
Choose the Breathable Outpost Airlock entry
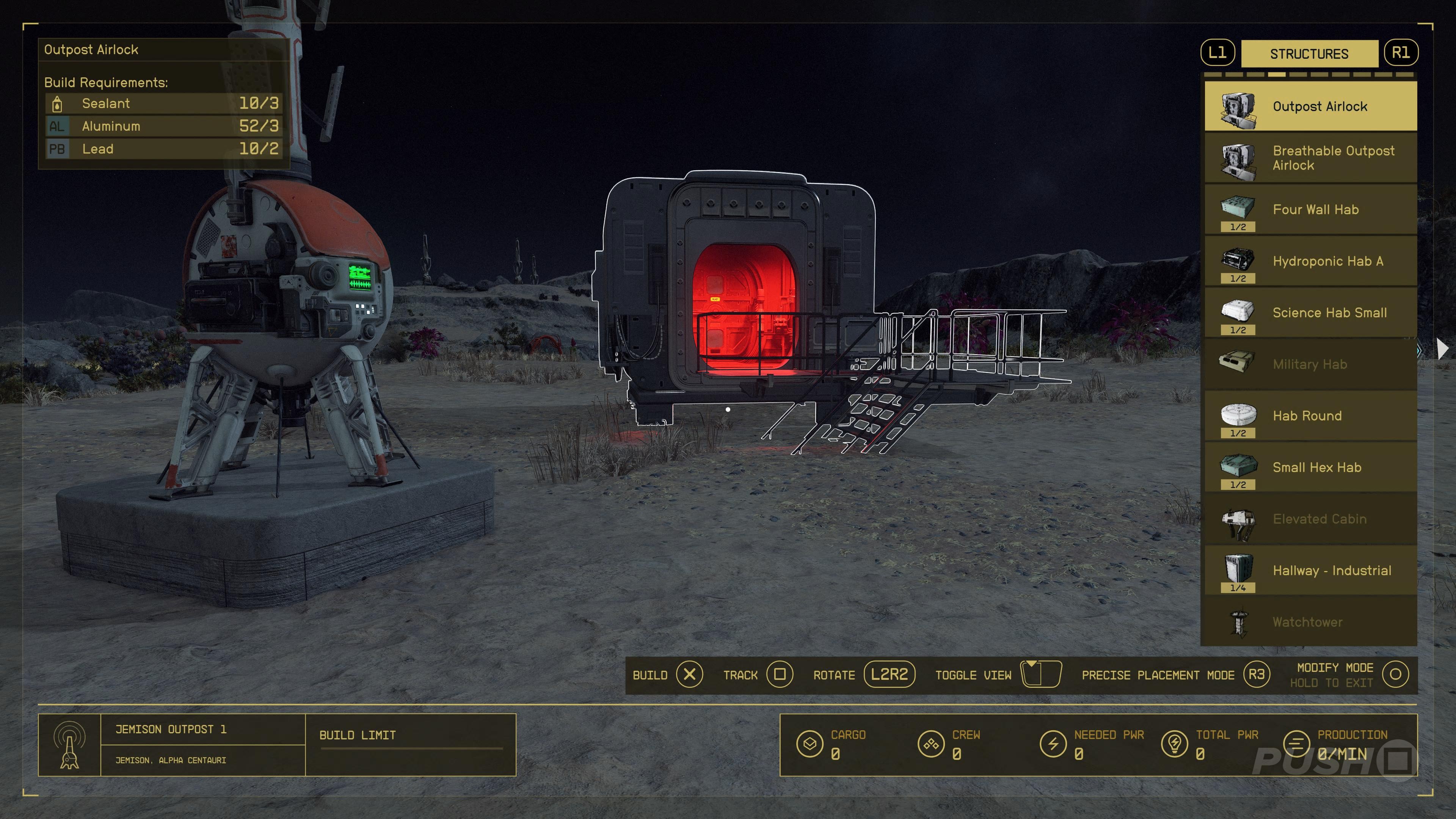coord(1310,158)
